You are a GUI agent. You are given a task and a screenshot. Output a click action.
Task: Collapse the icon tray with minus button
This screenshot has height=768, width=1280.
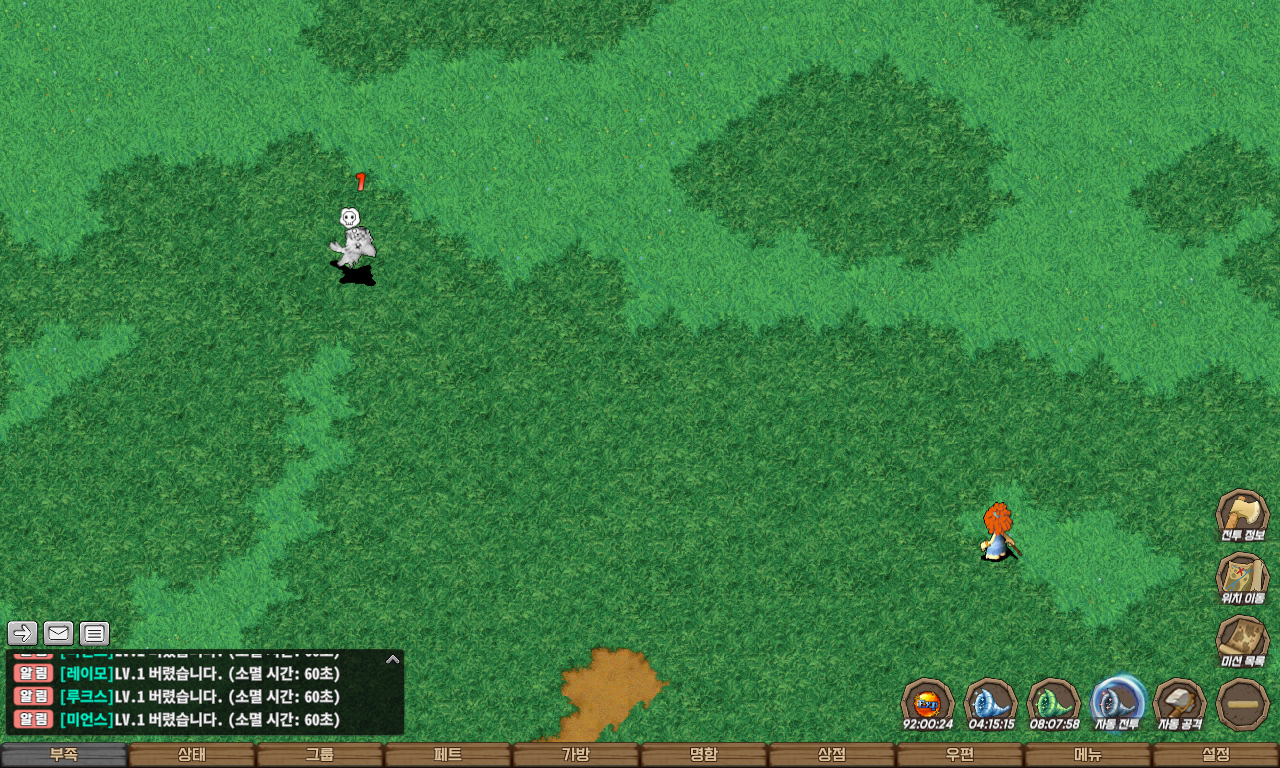tap(1243, 703)
